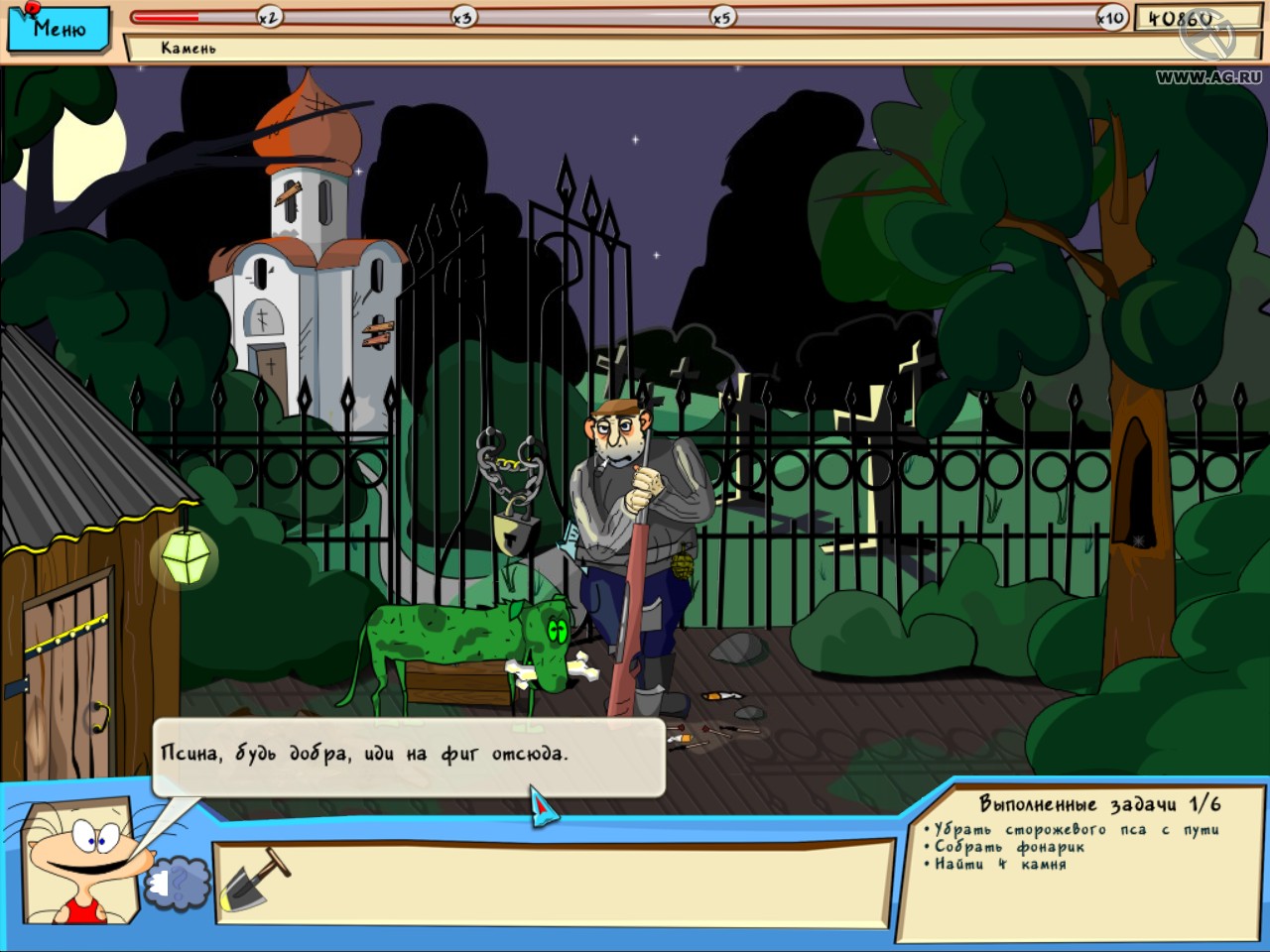Click the green lantern hanging on the shed
This screenshot has height=952, width=1270.
185,558
